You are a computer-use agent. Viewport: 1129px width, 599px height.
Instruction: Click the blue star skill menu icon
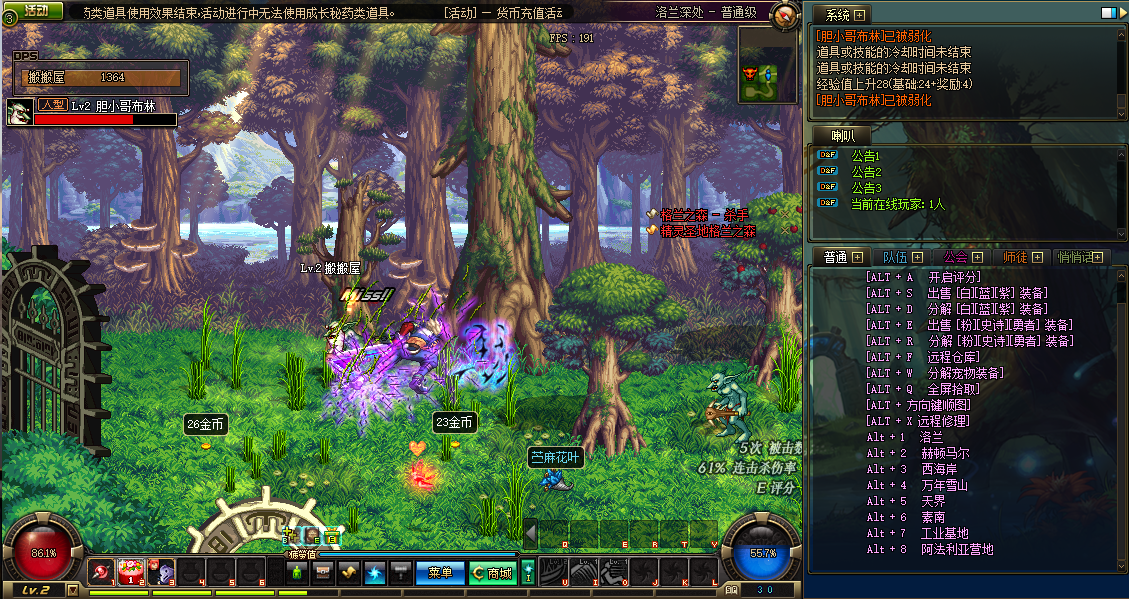pos(374,573)
